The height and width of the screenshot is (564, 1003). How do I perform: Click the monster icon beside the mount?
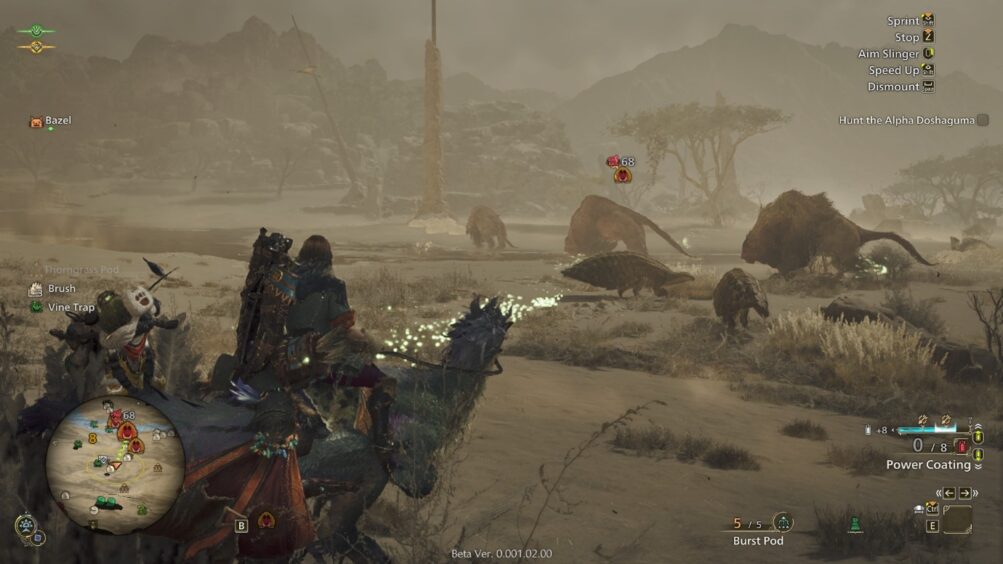click(x=267, y=520)
